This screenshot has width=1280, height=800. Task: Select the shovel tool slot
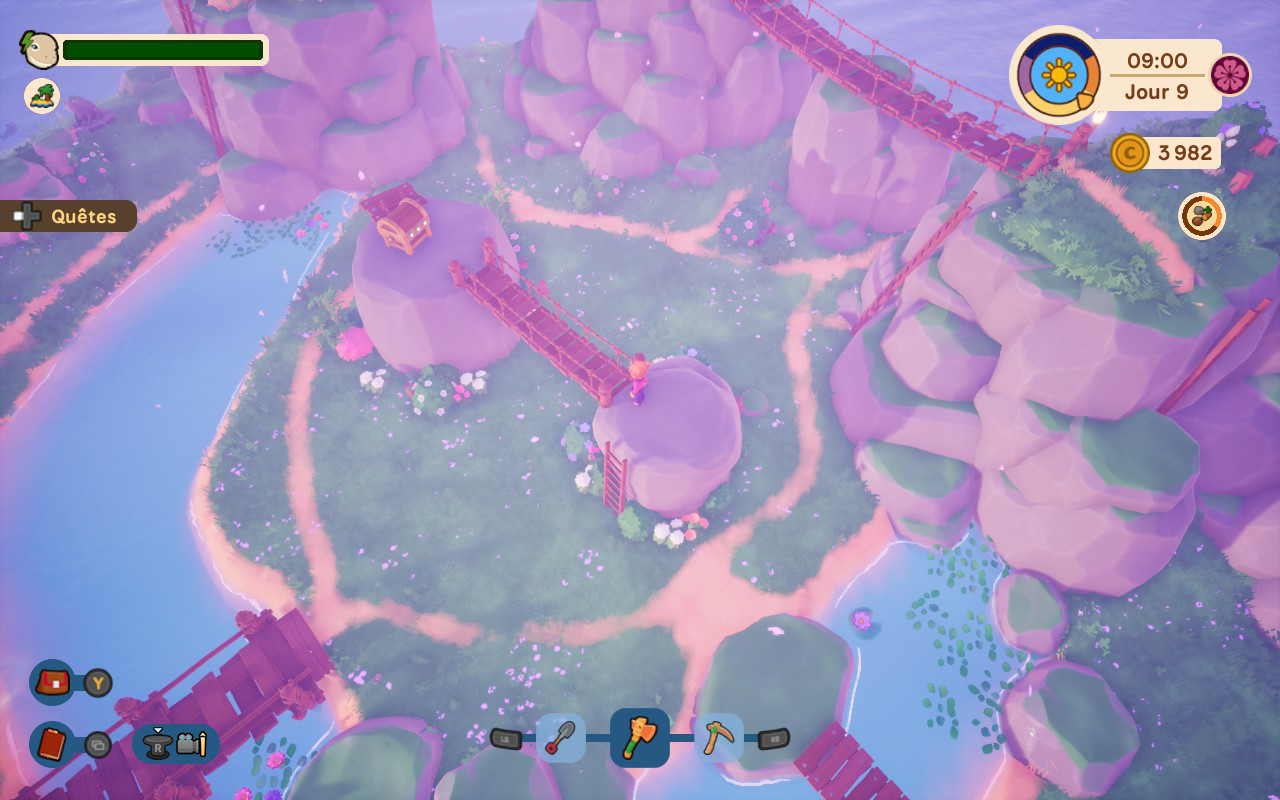pyautogui.click(x=561, y=739)
